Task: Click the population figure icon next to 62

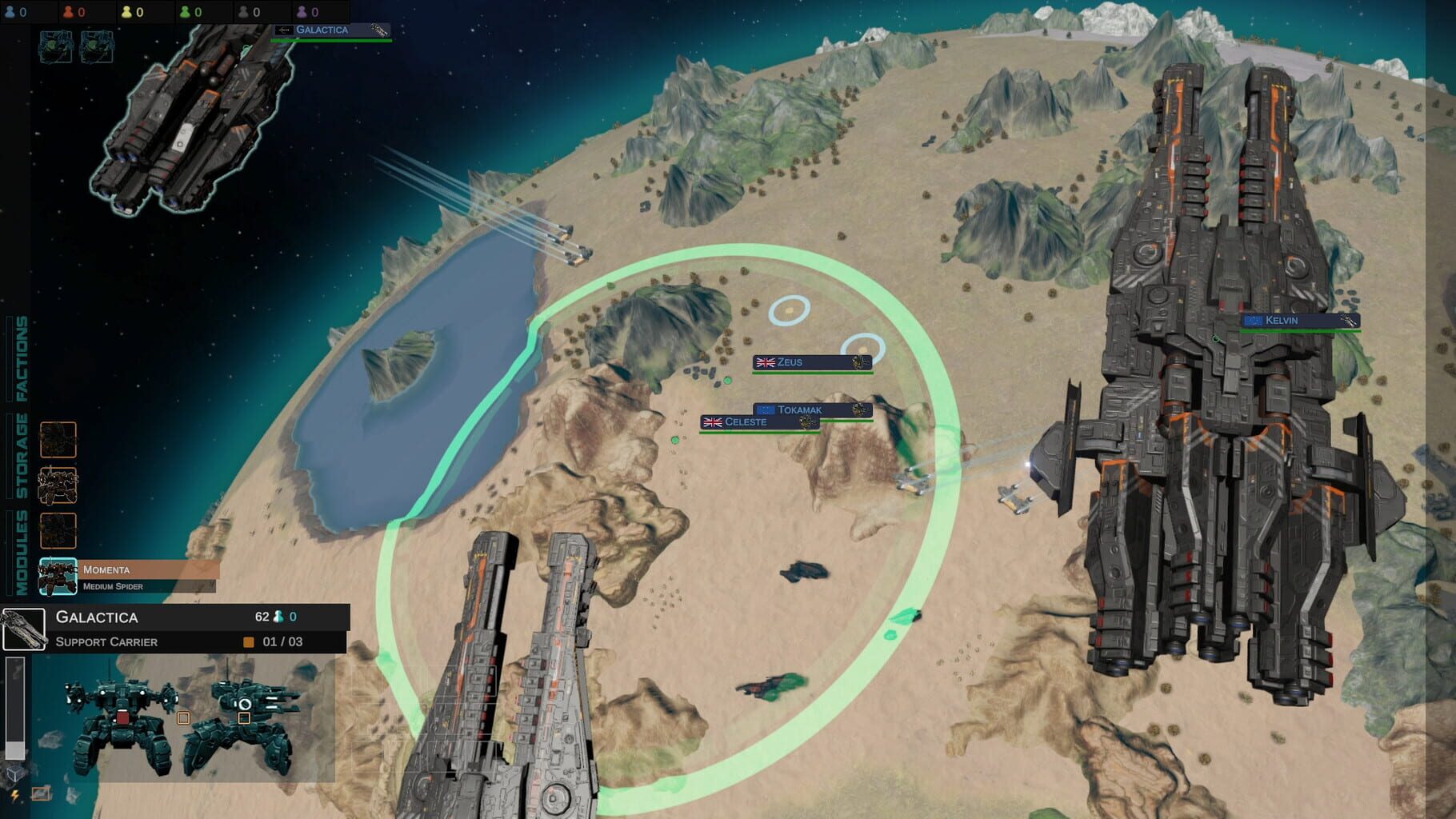Action: 278,617
